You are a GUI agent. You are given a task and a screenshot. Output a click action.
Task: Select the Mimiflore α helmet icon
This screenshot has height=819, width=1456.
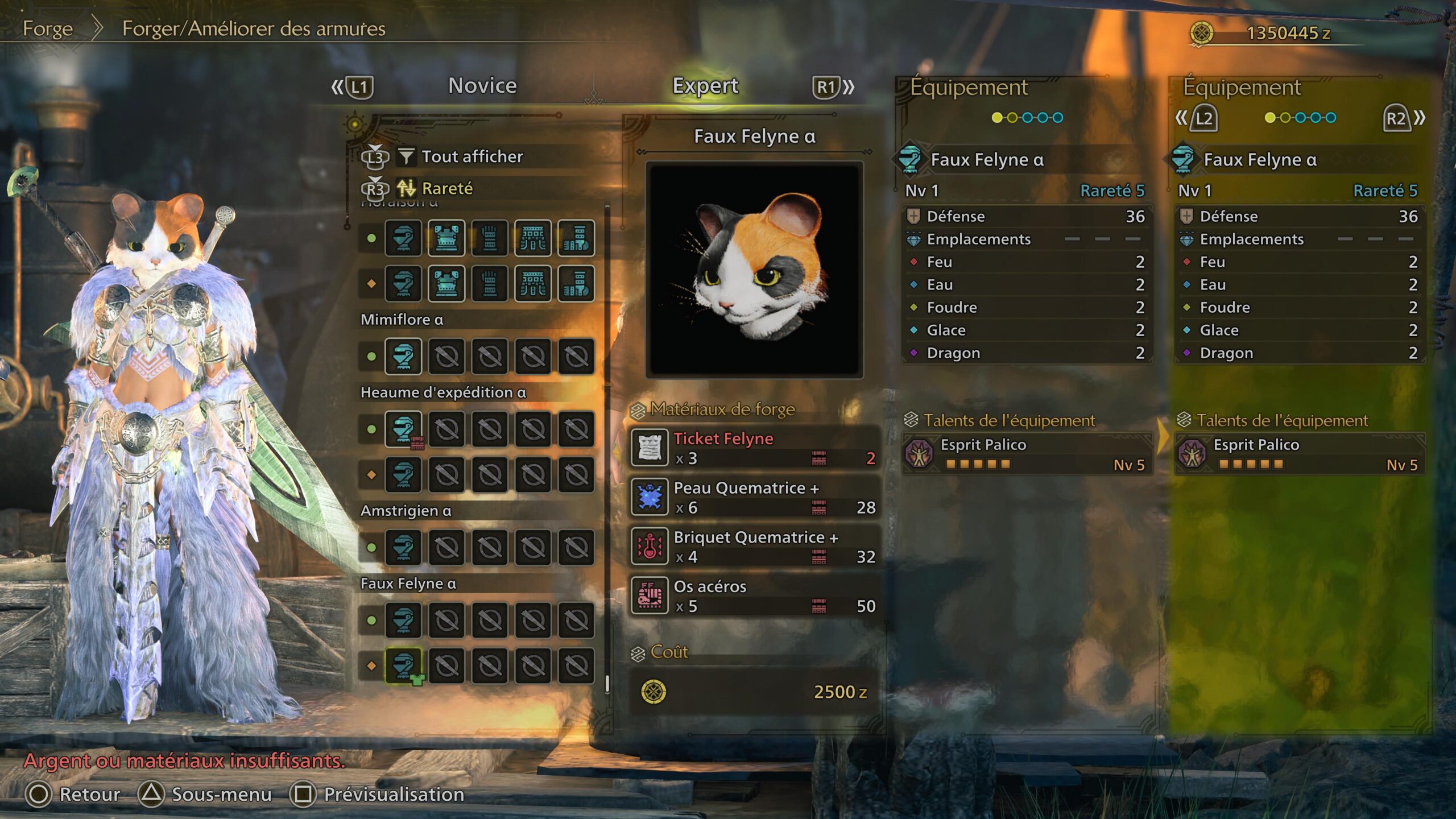(404, 355)
